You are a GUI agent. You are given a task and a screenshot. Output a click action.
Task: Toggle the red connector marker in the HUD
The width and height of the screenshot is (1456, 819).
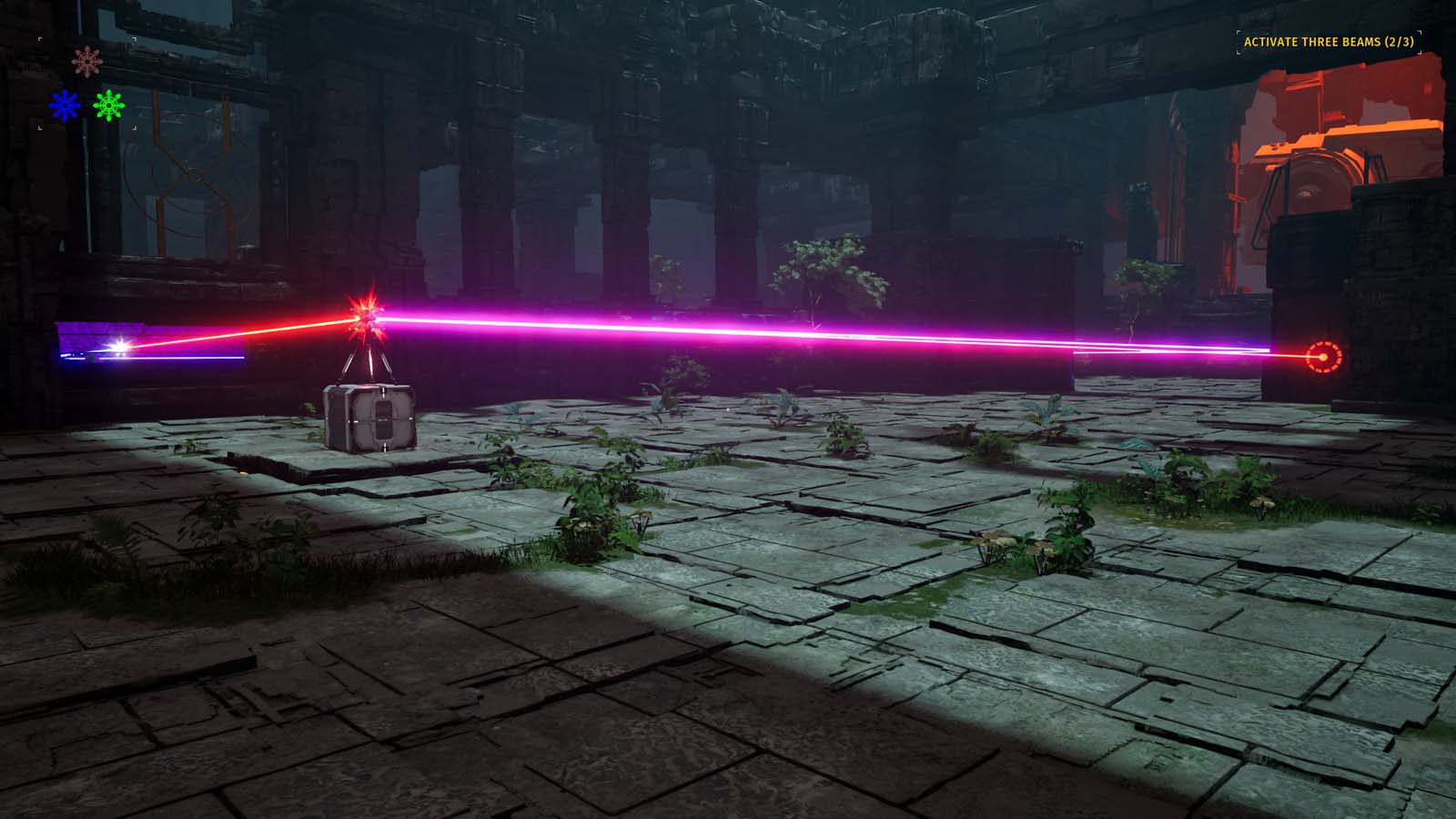tap(87, 61)
